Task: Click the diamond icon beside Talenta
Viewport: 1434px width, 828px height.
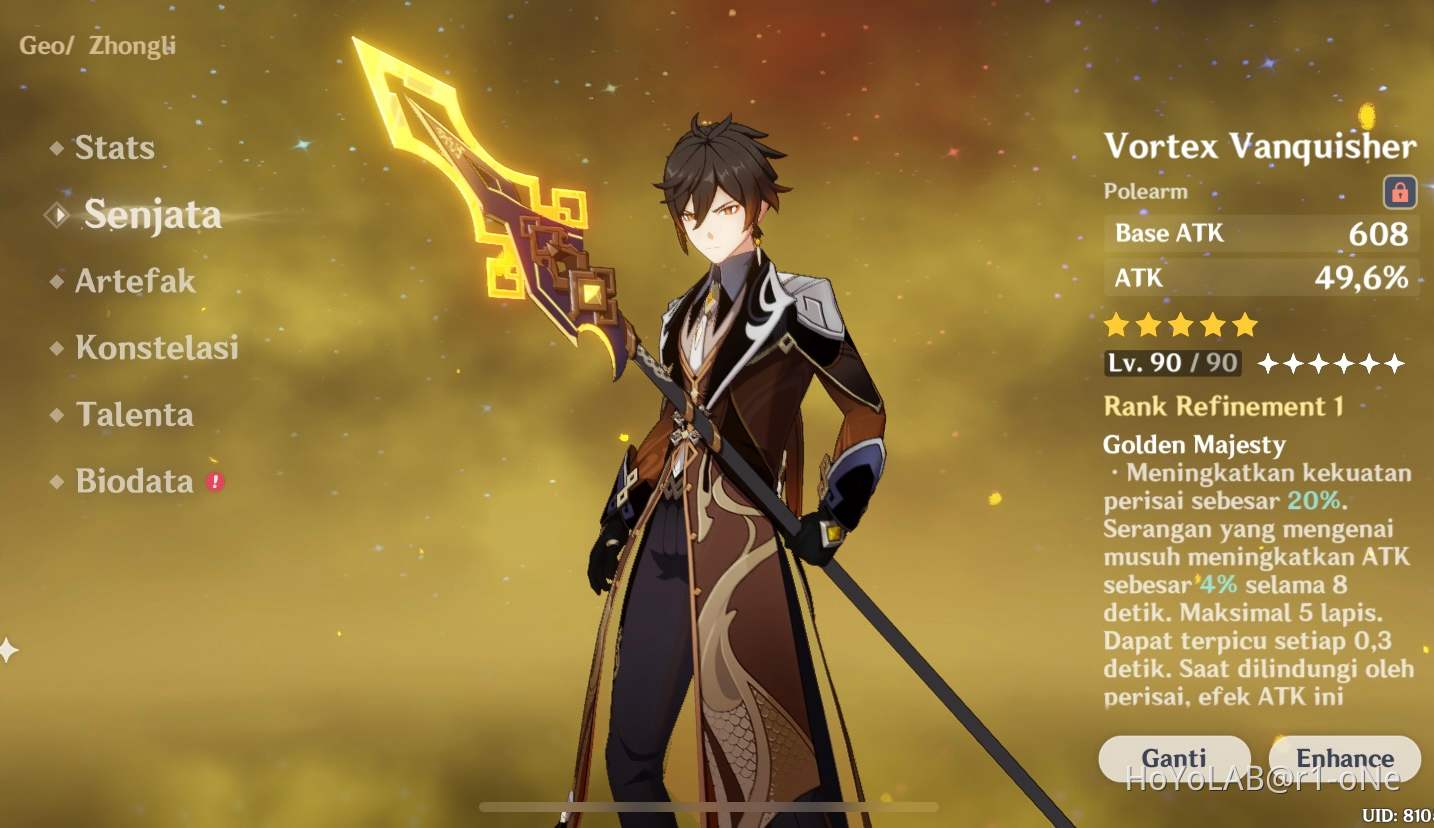Action: coord(58,415)
